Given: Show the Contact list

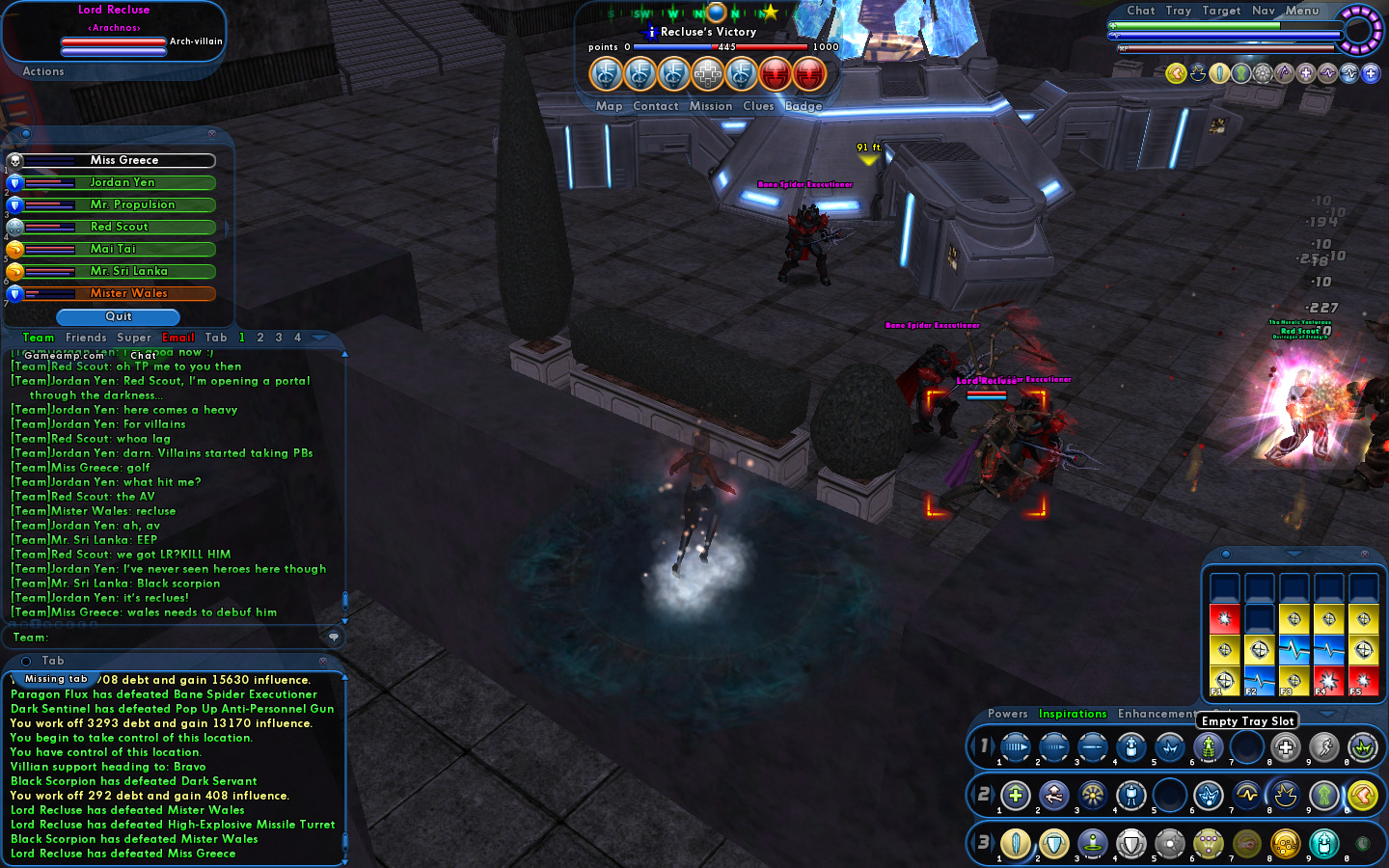Looking at the screenshot, I should pos(656,106).
